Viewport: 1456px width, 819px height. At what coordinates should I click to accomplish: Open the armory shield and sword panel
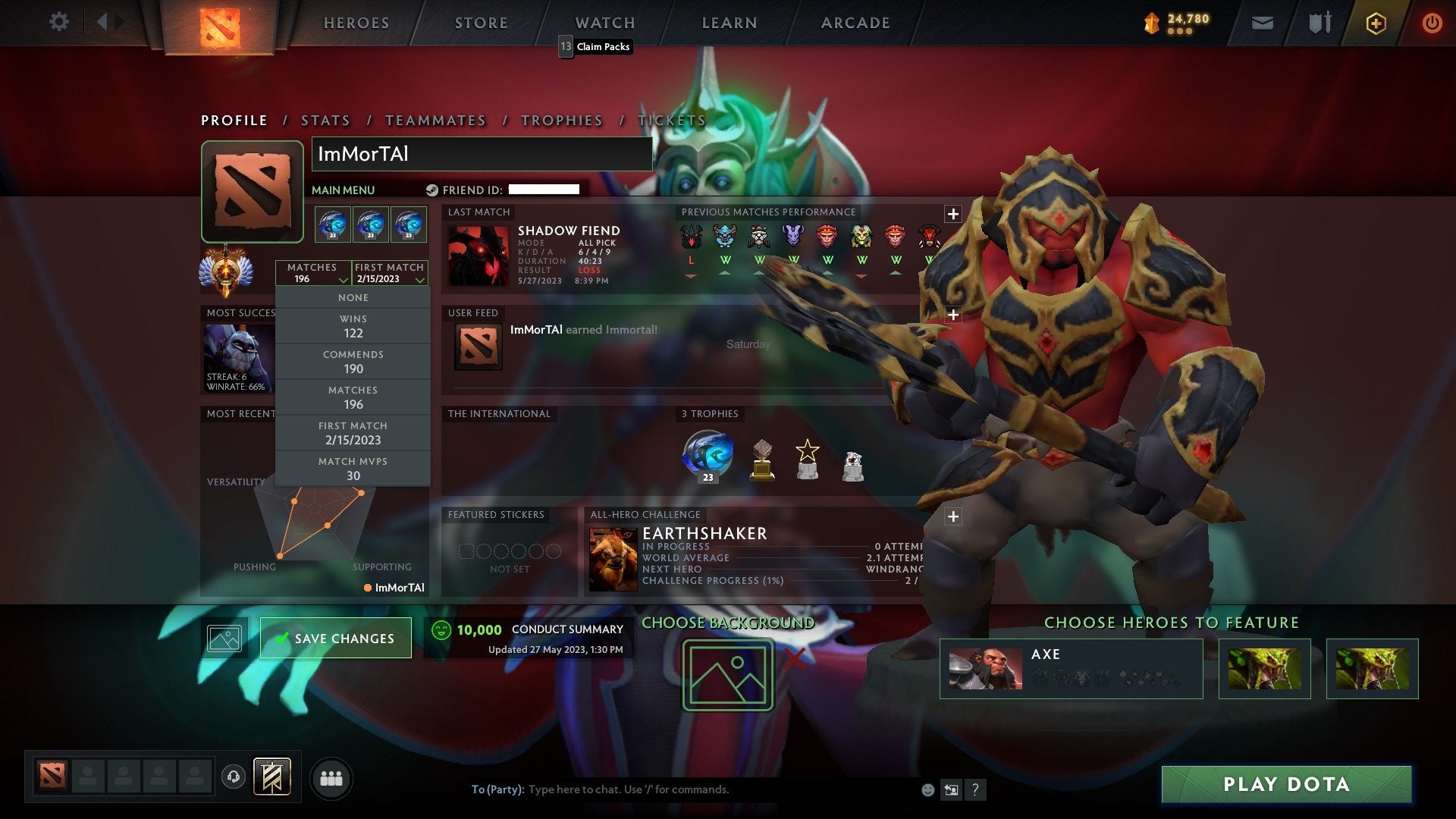pyautogui.click(x=1319, y=24)
